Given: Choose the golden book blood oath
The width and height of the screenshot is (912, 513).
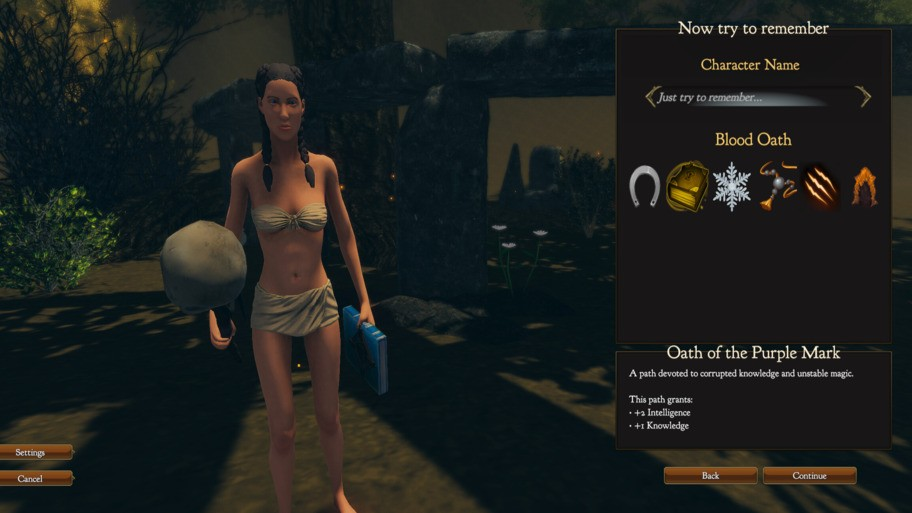Looking at the screenshot, I should point(687,186).
